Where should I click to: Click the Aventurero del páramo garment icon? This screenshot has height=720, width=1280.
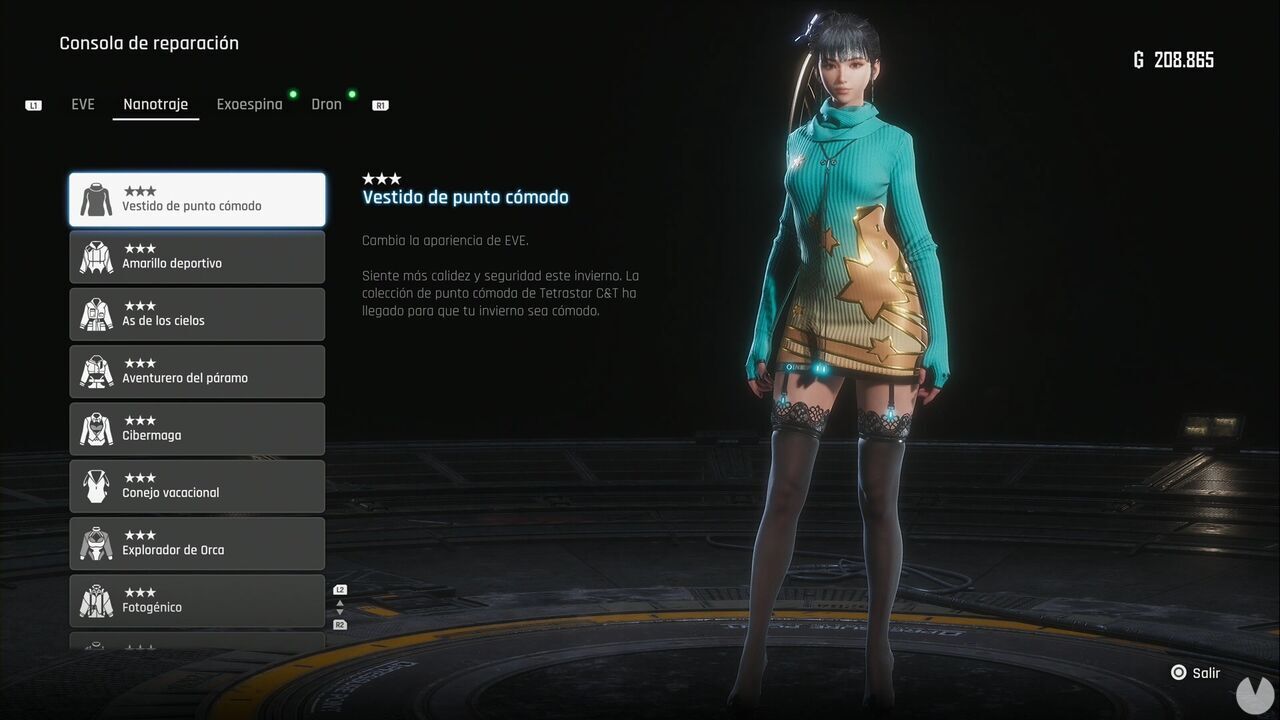click(x=96, y=371)
